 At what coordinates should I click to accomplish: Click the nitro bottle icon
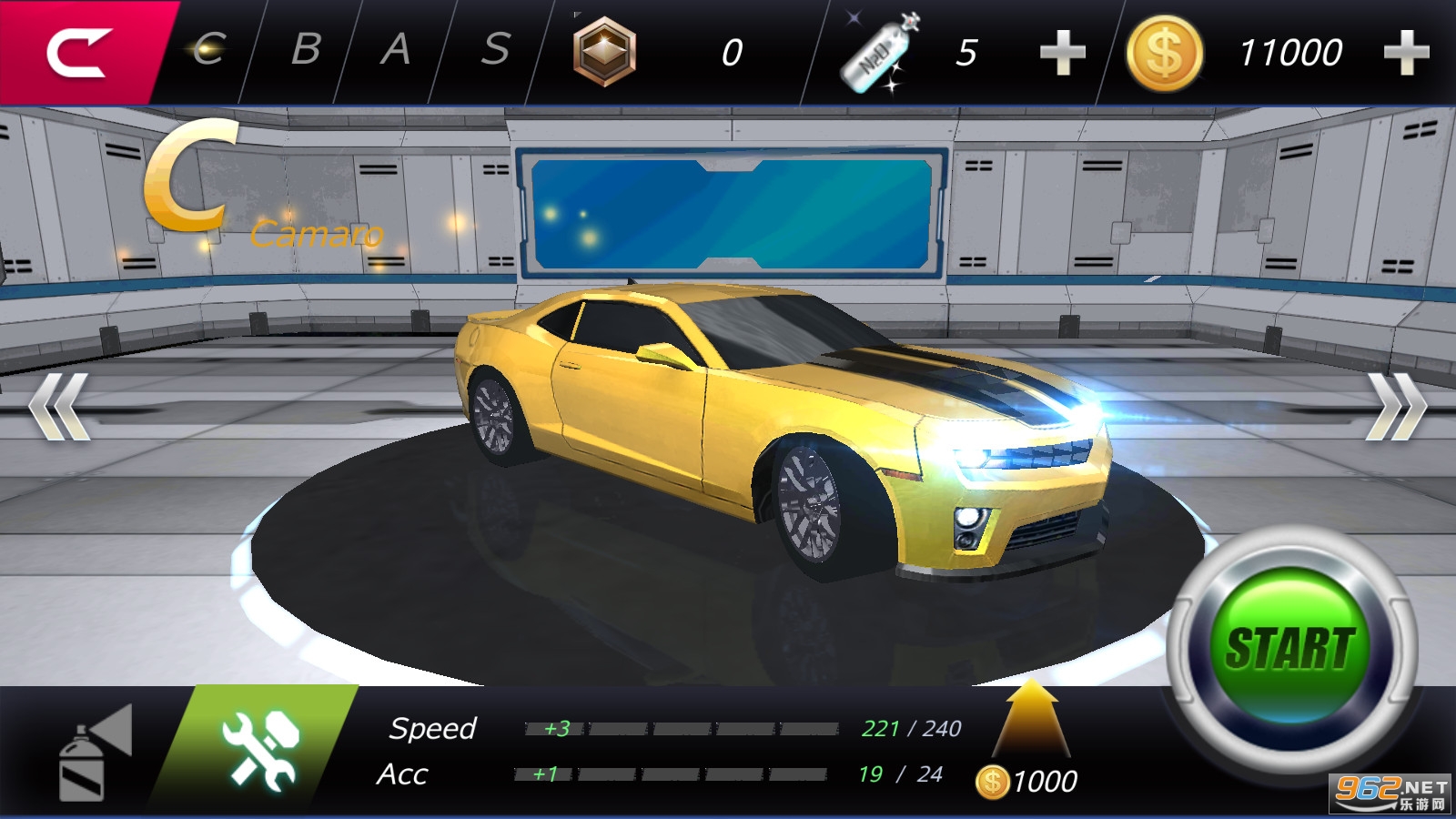pos(879,53)
